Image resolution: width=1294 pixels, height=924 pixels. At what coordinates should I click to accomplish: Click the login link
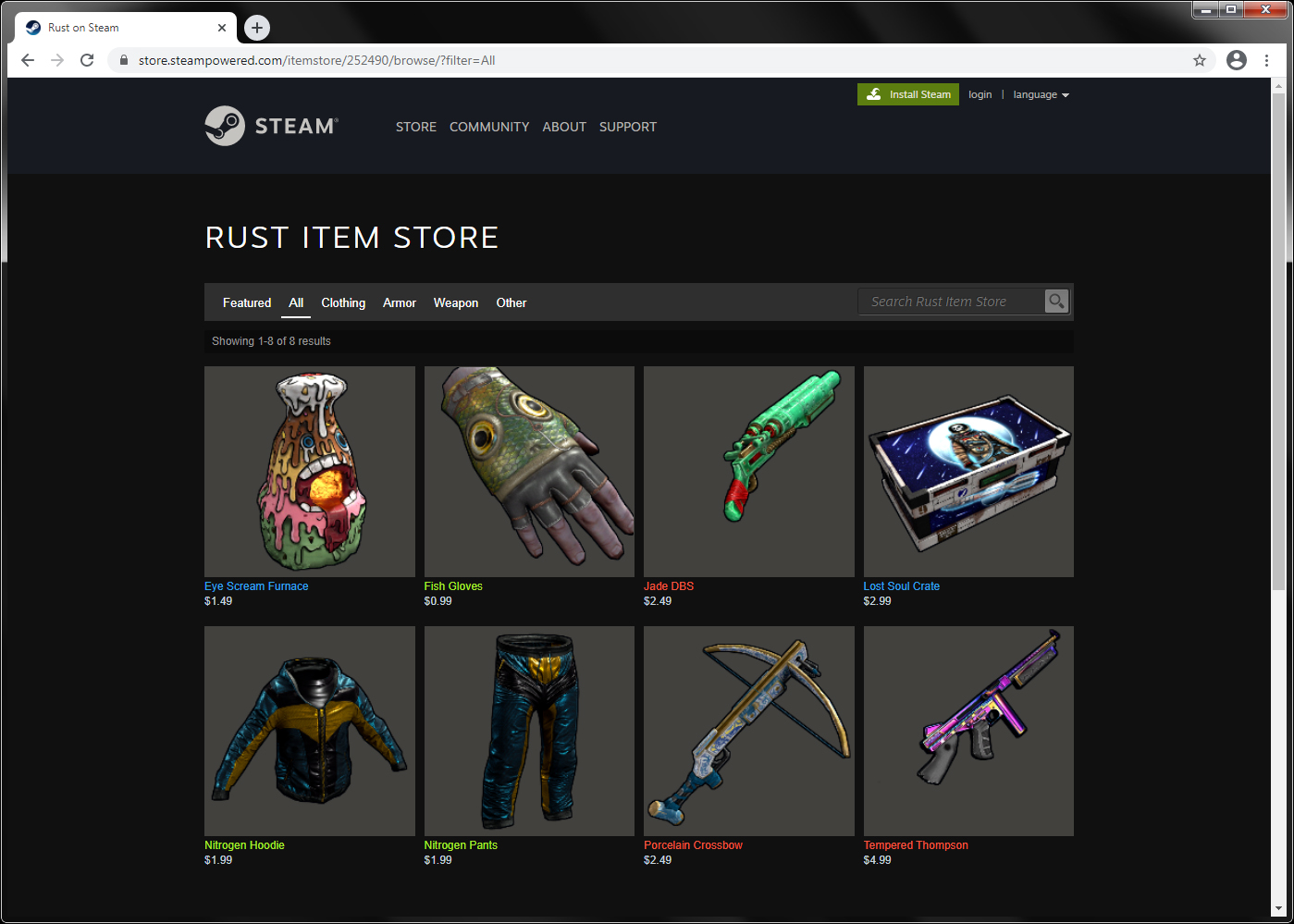point(980,93)
